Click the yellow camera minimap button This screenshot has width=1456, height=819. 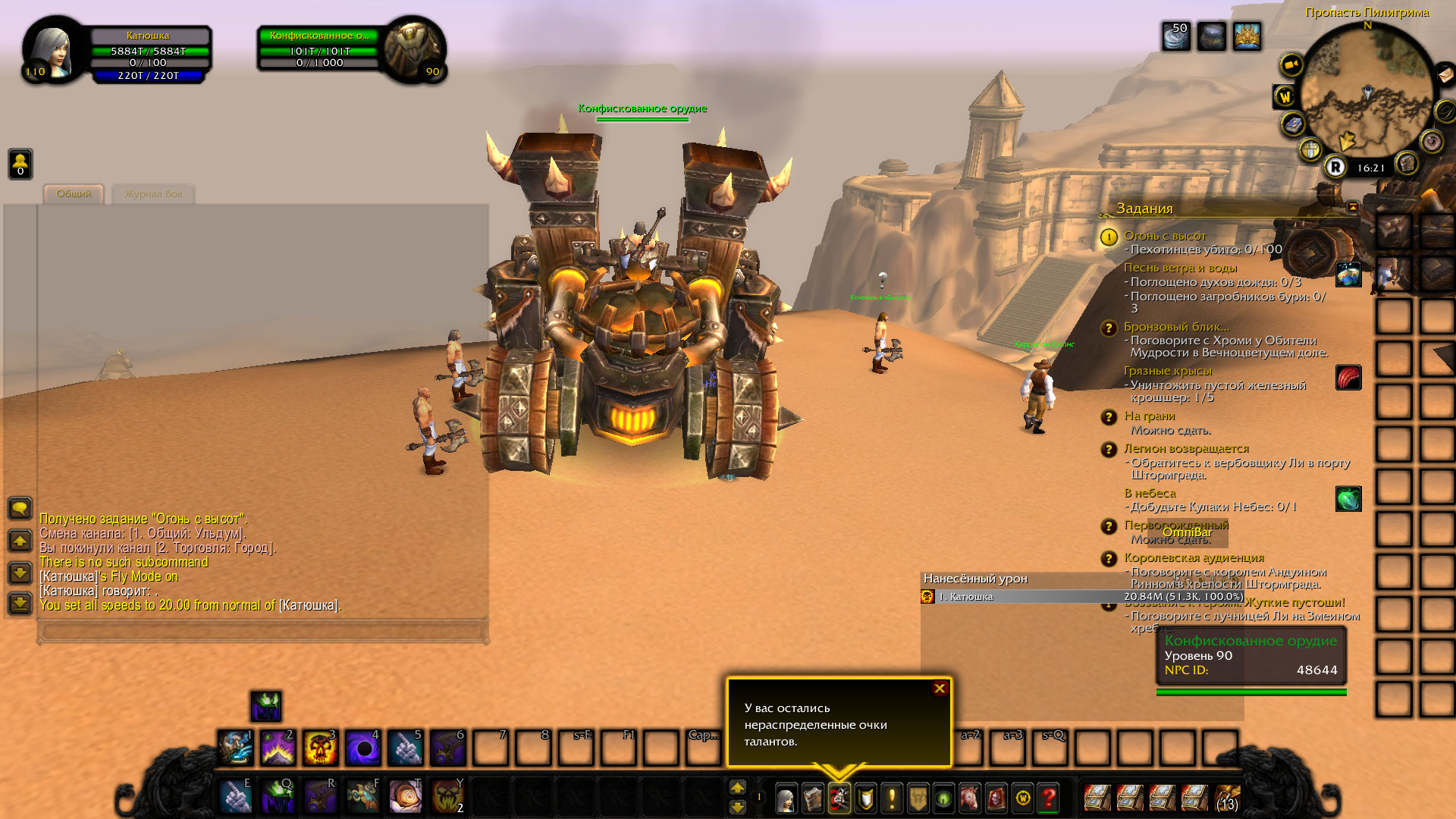tap(1291, 64)
